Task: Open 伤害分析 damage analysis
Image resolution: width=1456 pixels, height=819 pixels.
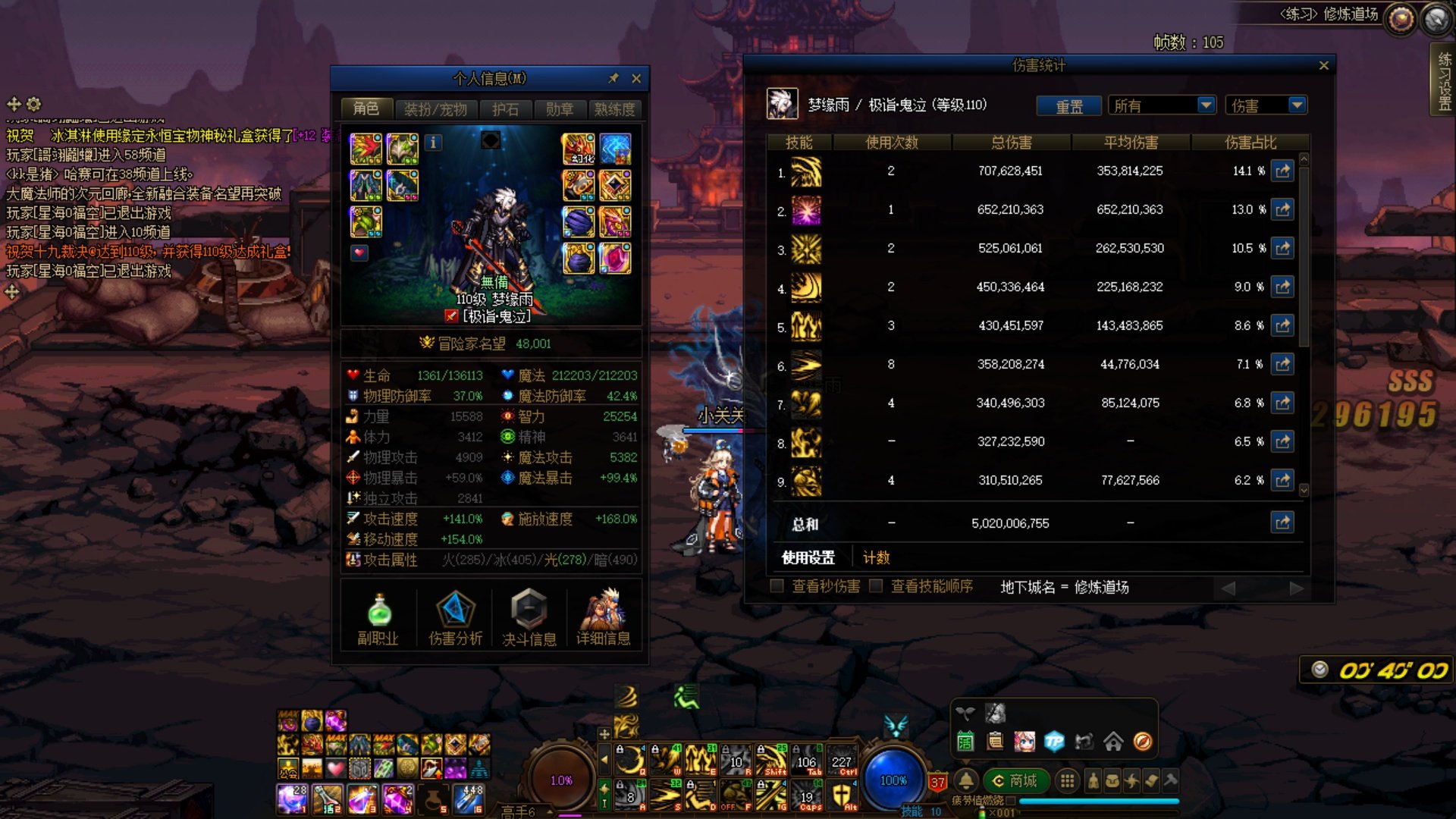Action: coord(455,619)
